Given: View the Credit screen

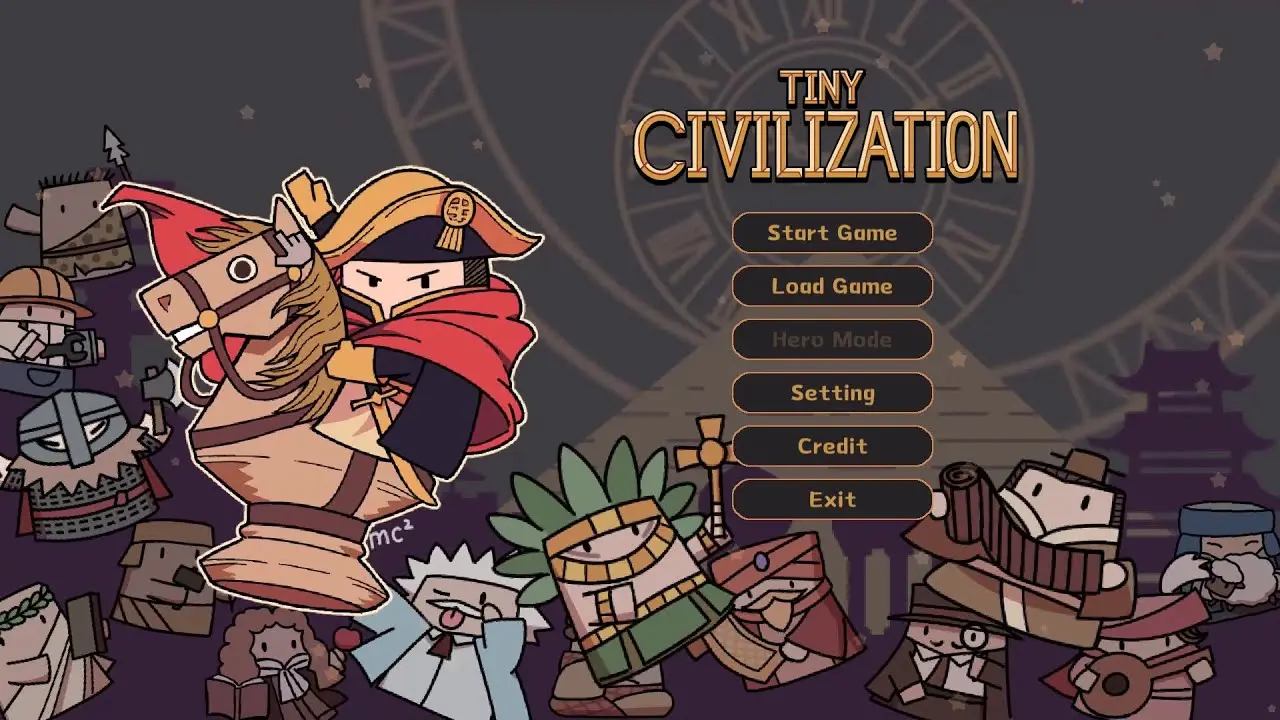Looking at the screenshot, I should click(x=832, y=447).
